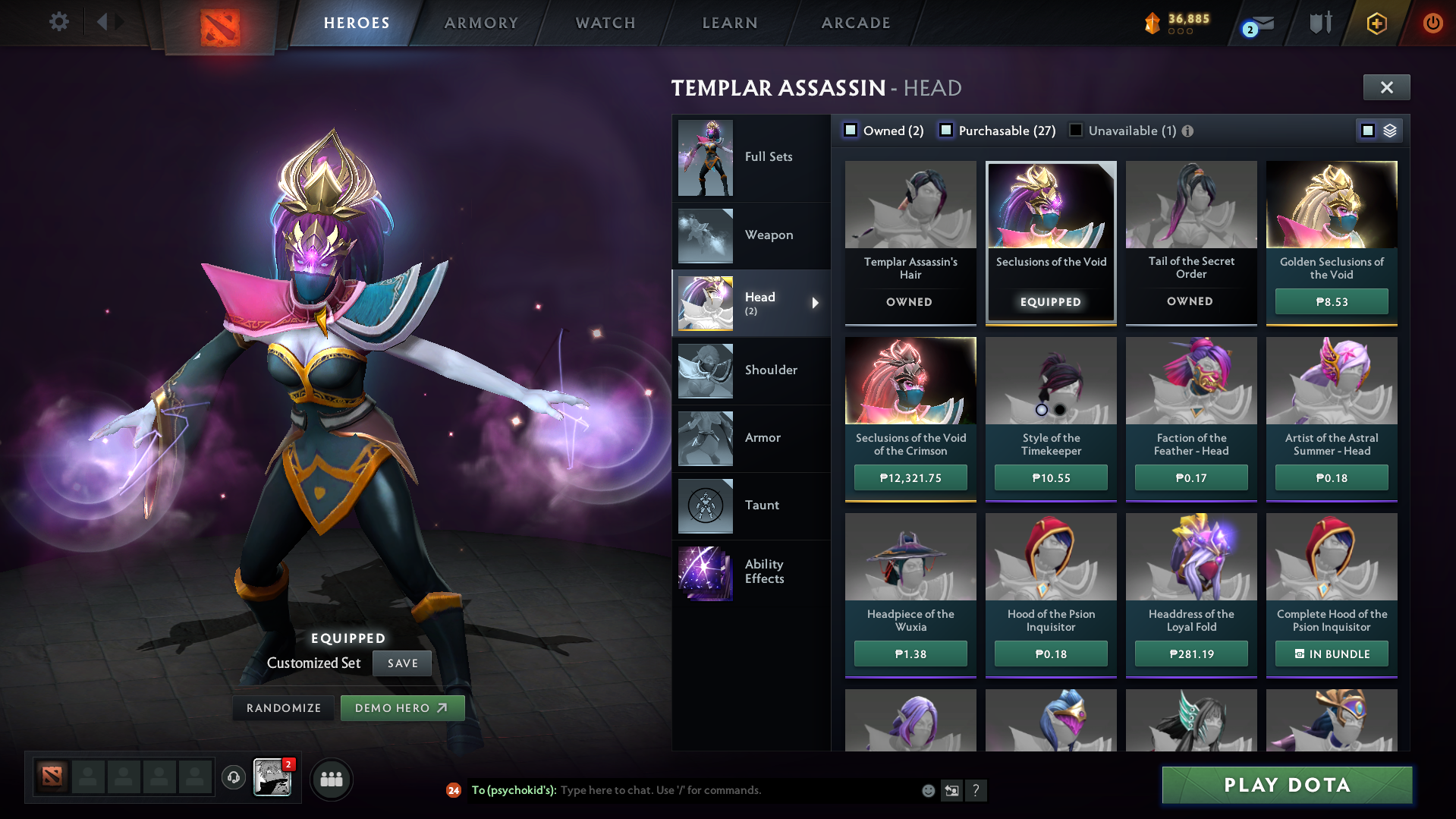Image resolution: width=1456 pixels, height=819 pixels.
Task: Open the Arcade tab
Action: point(855,23)
